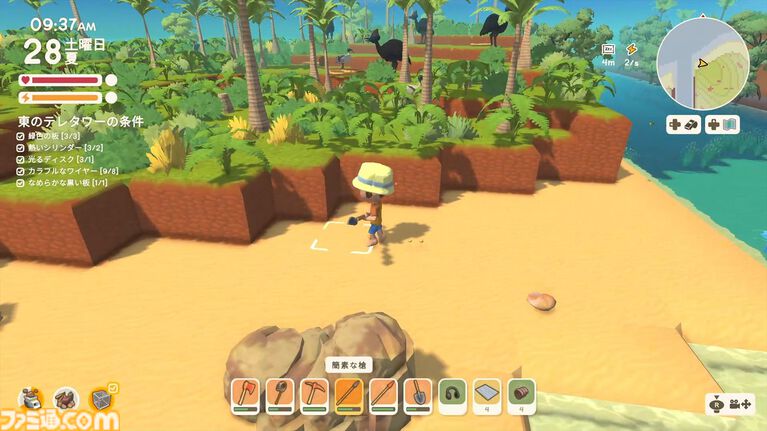Select the highlighted simple spear slot
This screenshot has height=431, width=767.
(x=349, y=395)
